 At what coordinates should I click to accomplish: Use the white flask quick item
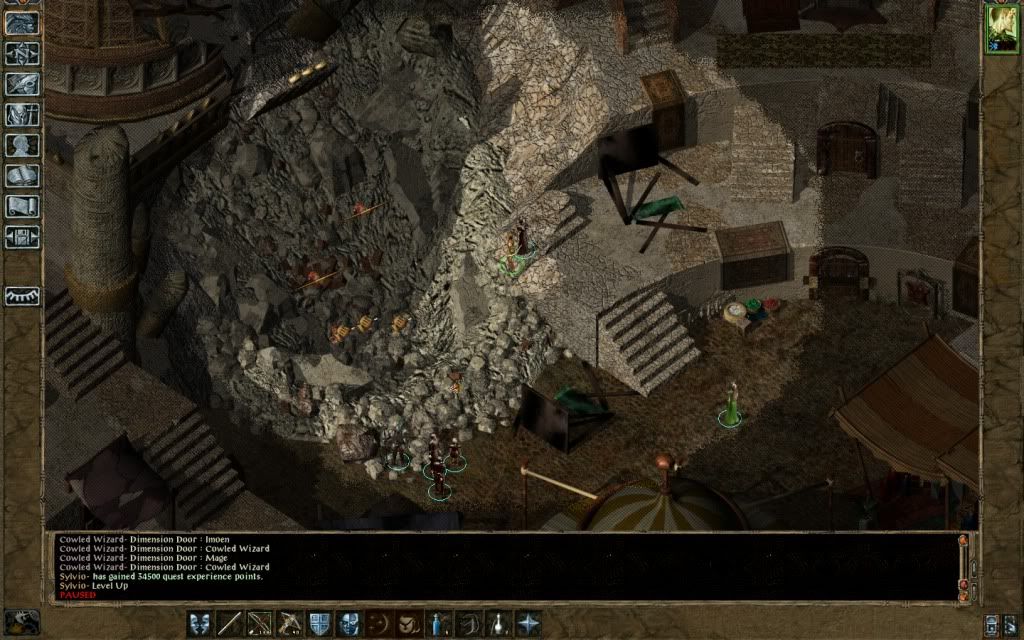click(498, 622)
